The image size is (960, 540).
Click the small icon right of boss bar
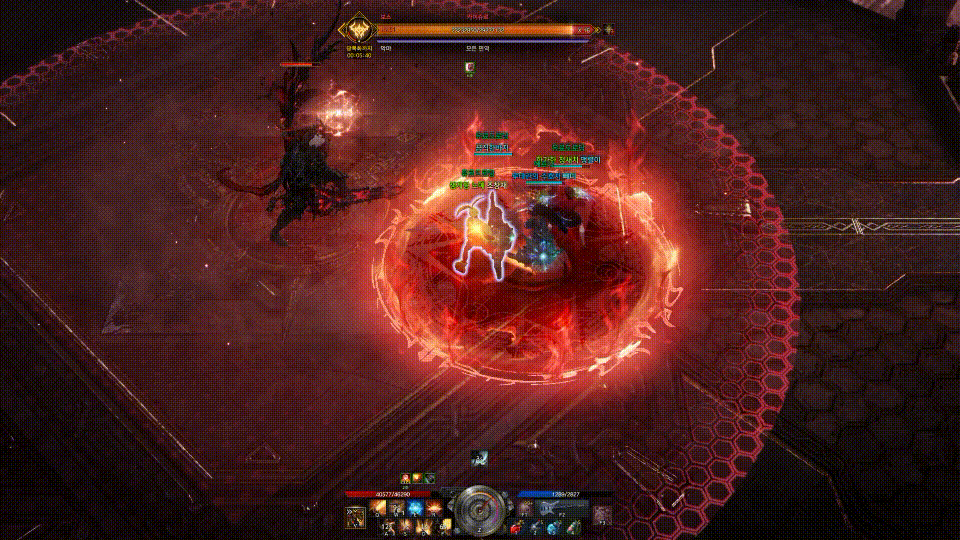609,30
